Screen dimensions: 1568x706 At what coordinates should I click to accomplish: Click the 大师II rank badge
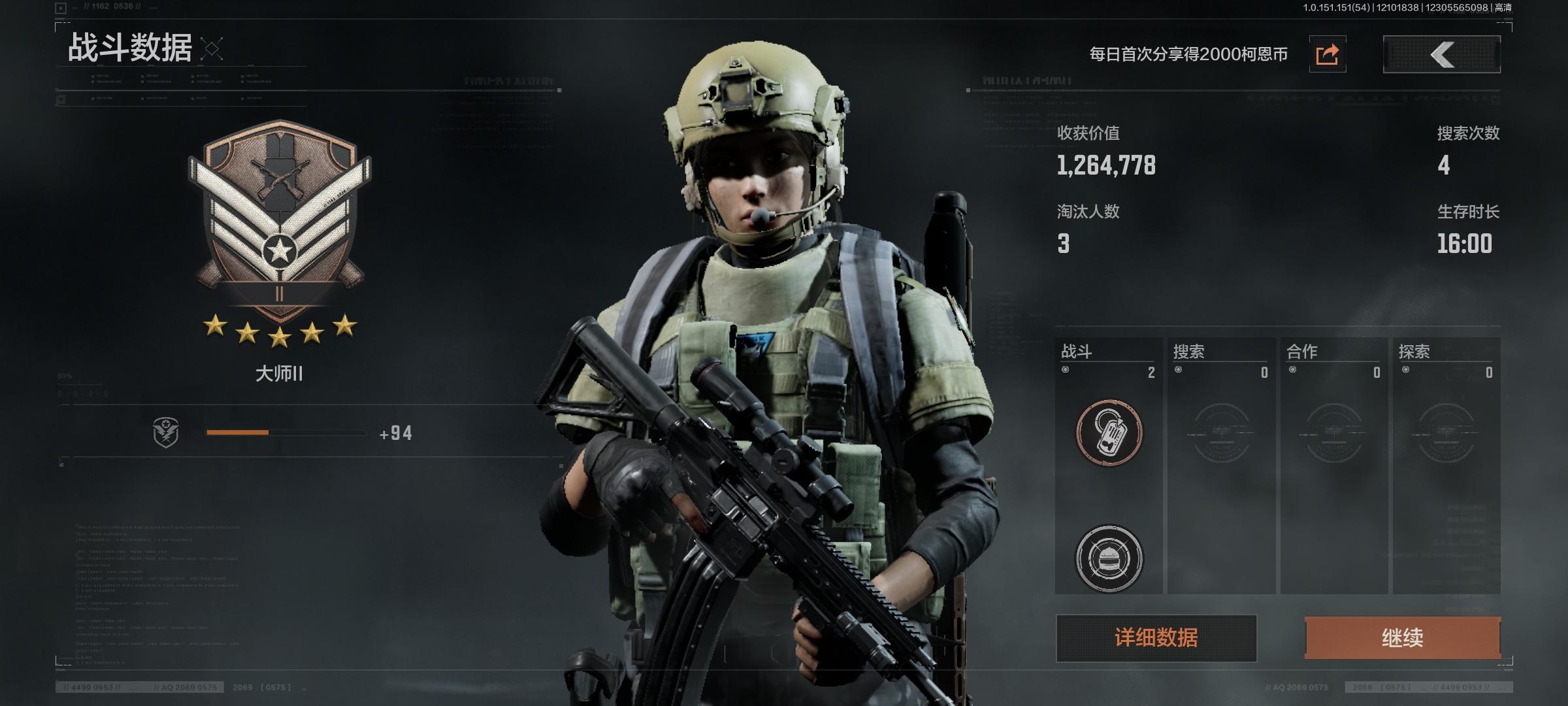point(280,222)
